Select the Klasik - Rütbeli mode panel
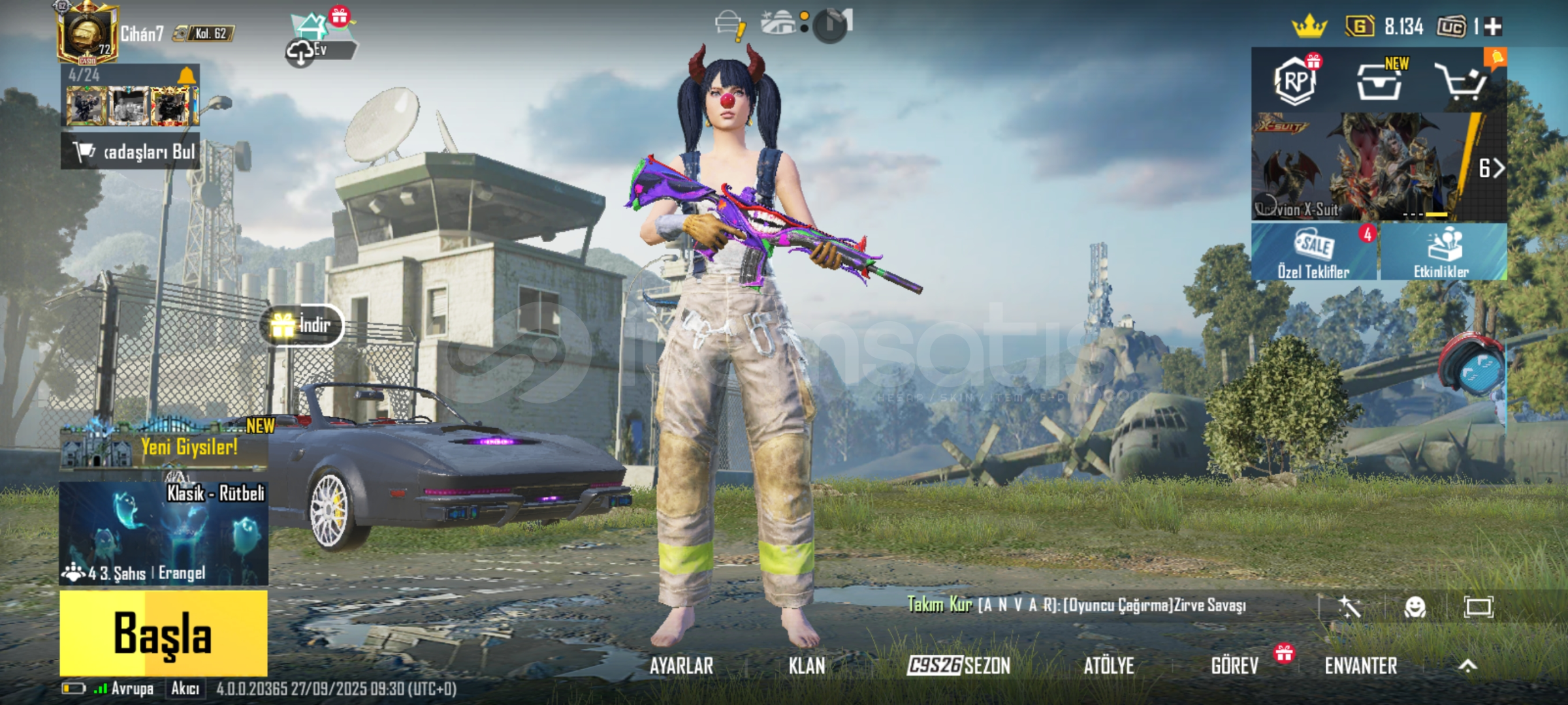1568x705 pixels. 163,533
